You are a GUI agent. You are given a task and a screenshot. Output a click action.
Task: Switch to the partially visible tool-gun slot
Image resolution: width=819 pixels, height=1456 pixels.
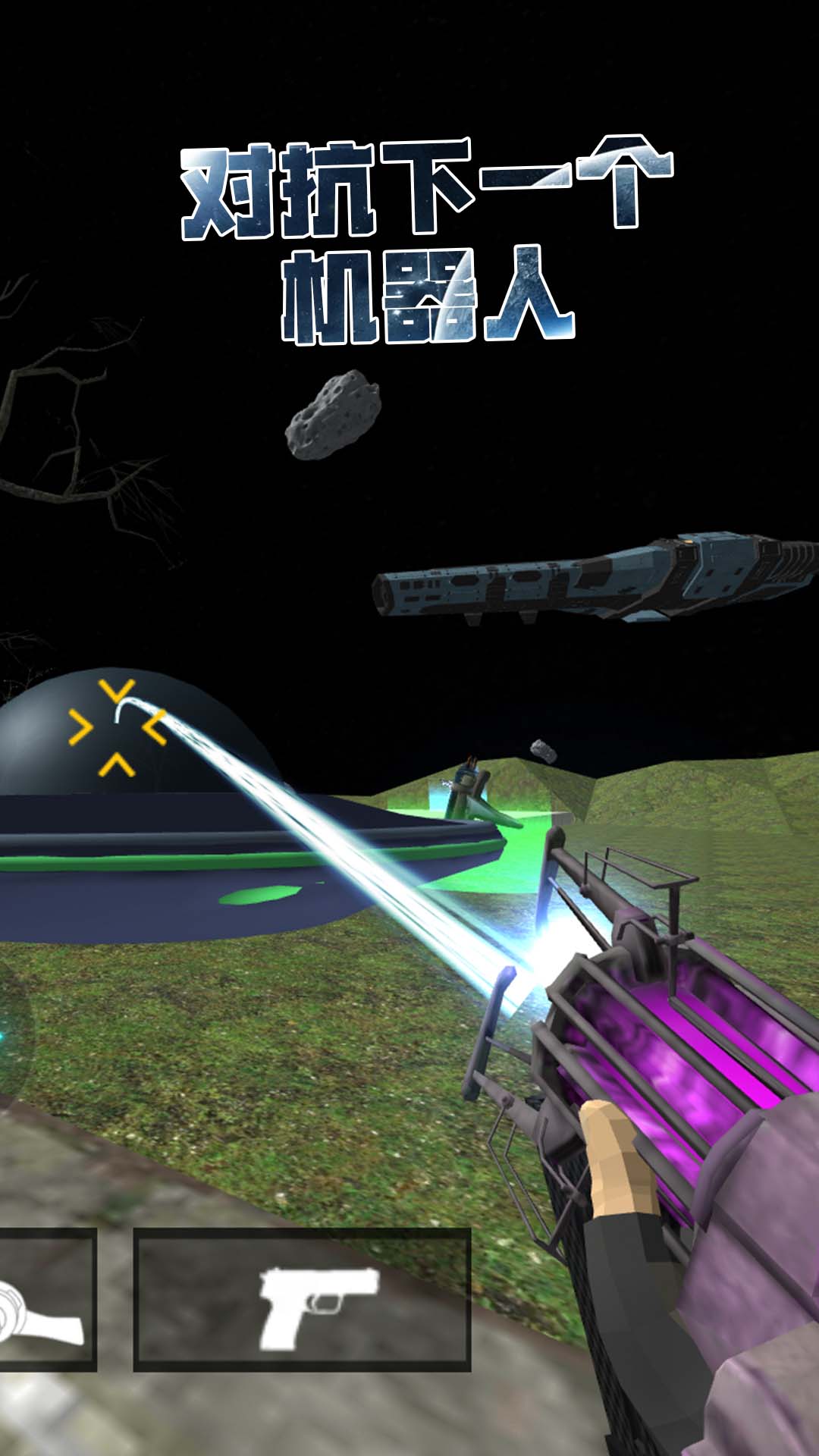coord(44,1299)
